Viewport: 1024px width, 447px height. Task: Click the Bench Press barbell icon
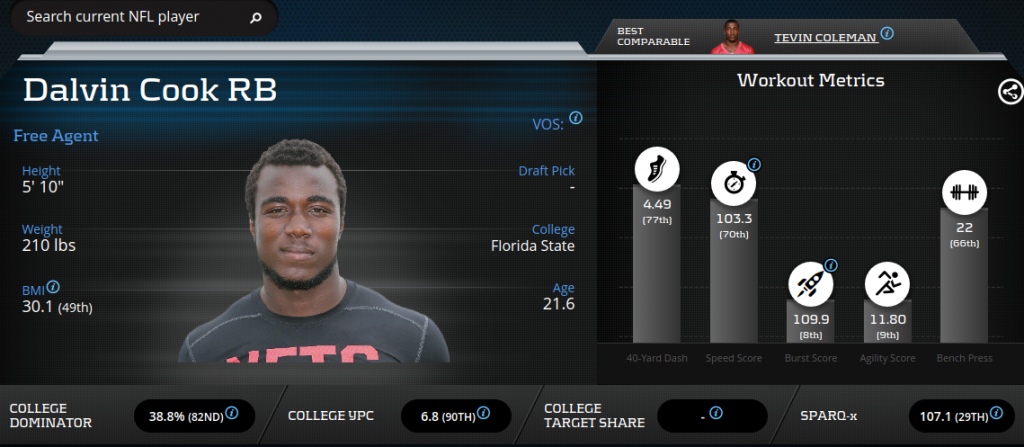963,192
